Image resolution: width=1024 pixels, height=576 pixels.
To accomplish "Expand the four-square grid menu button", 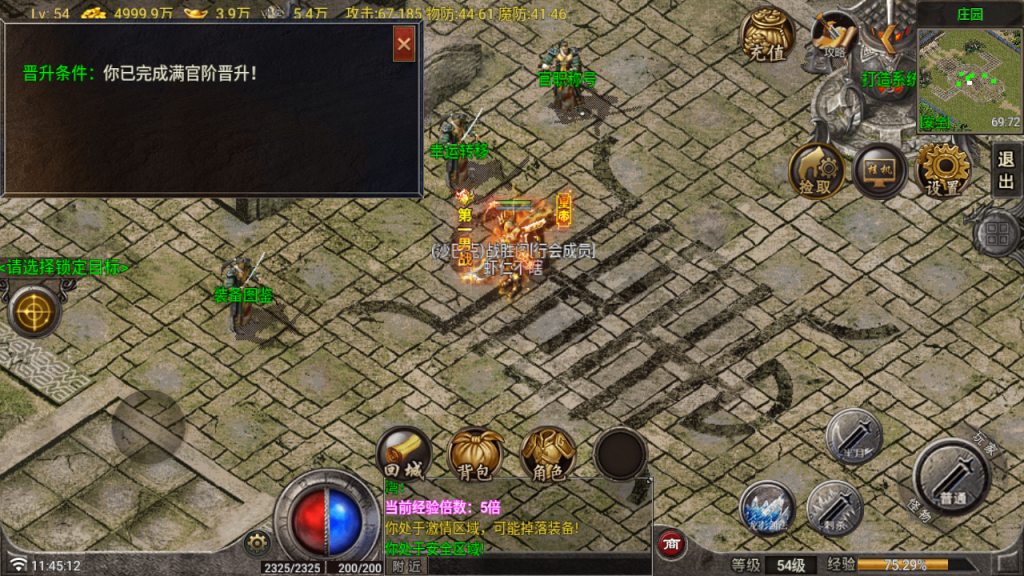I will click(998, 236).
